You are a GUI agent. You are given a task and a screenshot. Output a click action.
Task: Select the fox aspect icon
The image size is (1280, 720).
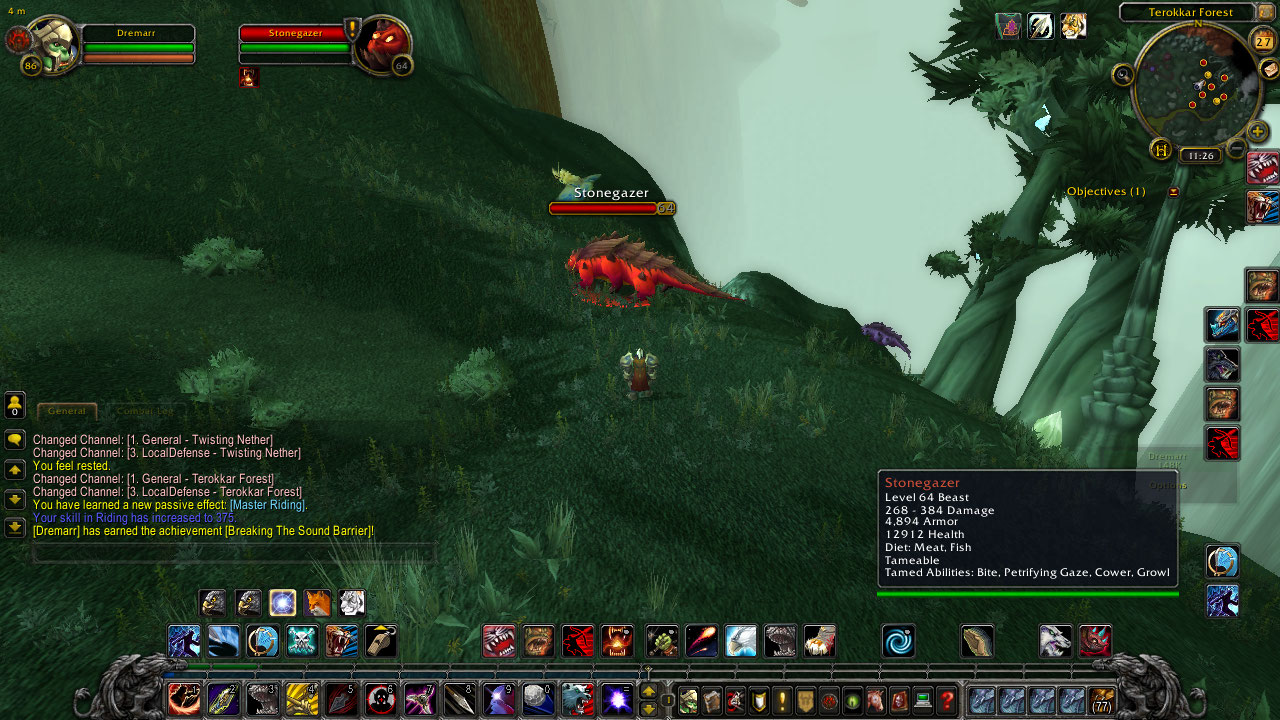coord(317,603)
